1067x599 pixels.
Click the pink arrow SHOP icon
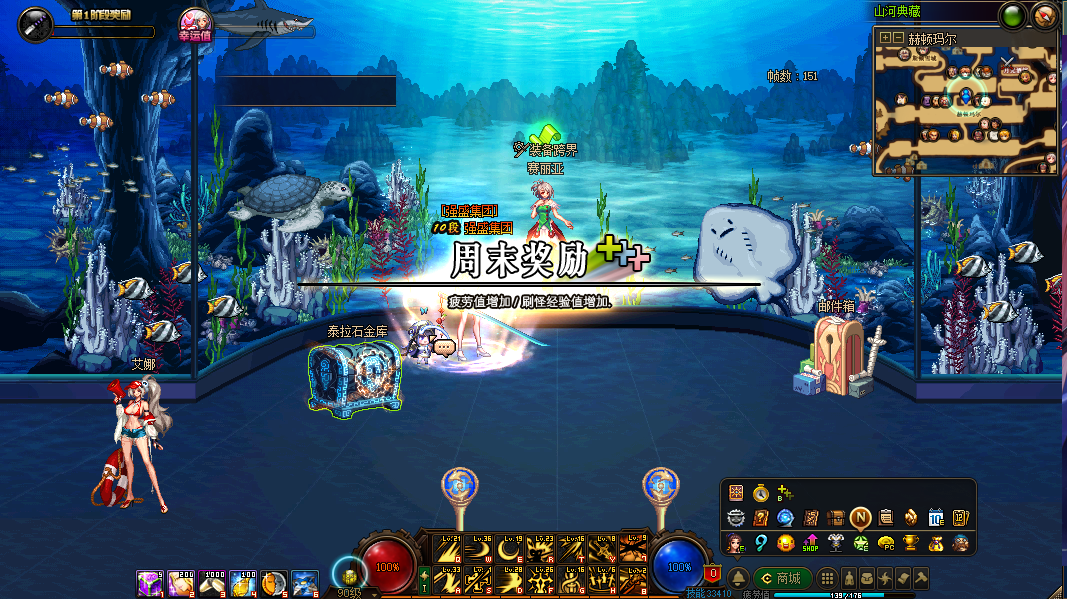[811, 543]
